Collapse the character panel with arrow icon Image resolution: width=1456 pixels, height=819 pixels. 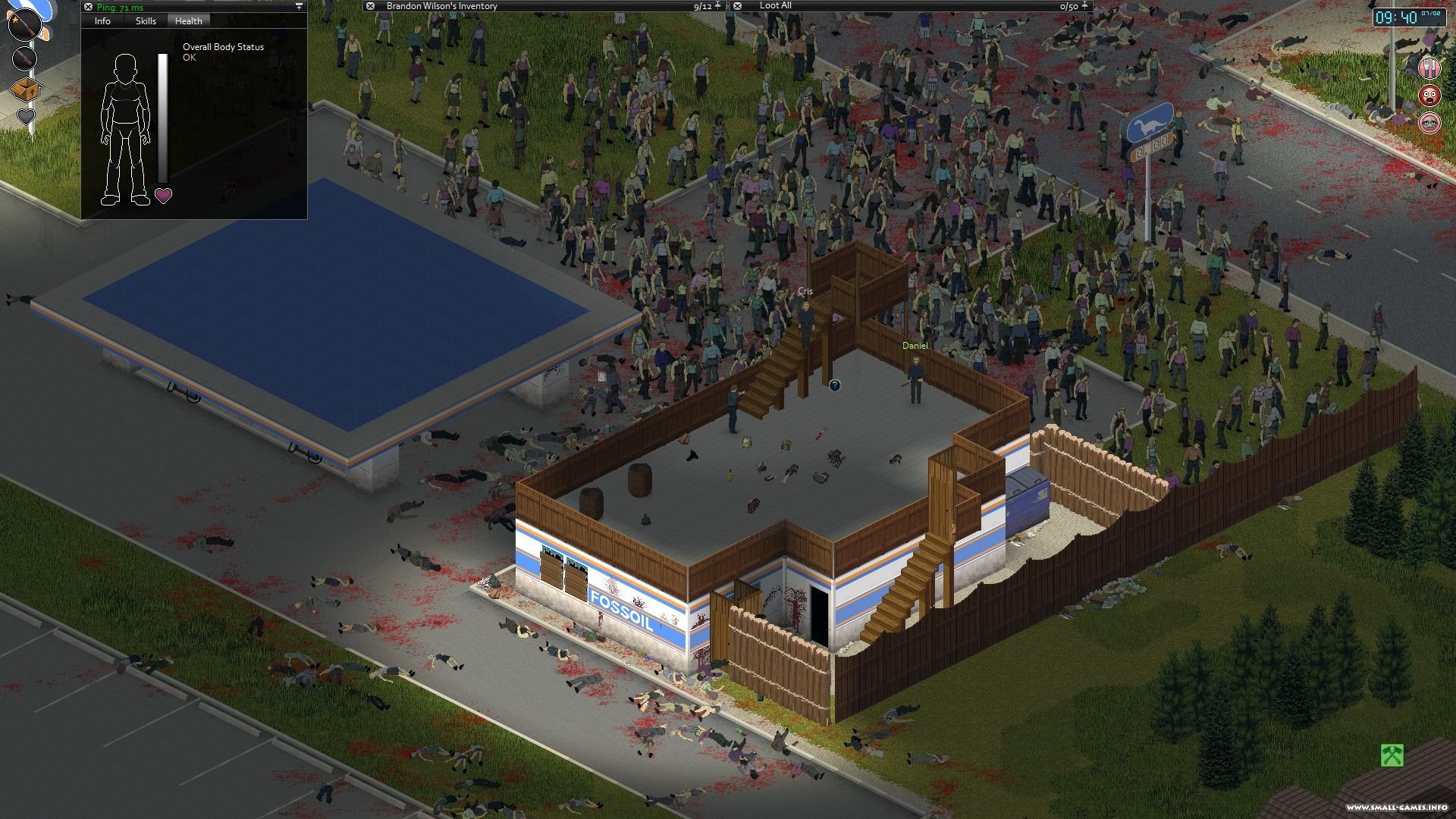[299, 7]
